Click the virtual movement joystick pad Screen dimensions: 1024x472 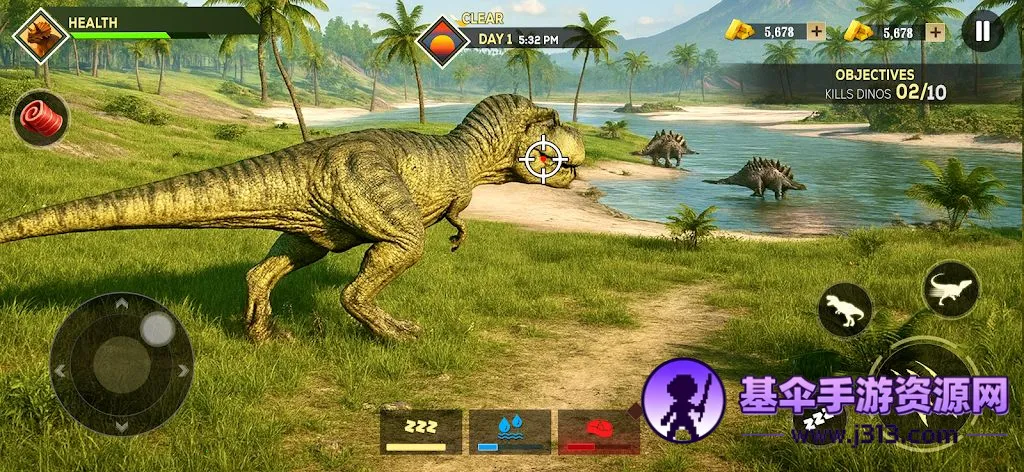tap(122, 364)
